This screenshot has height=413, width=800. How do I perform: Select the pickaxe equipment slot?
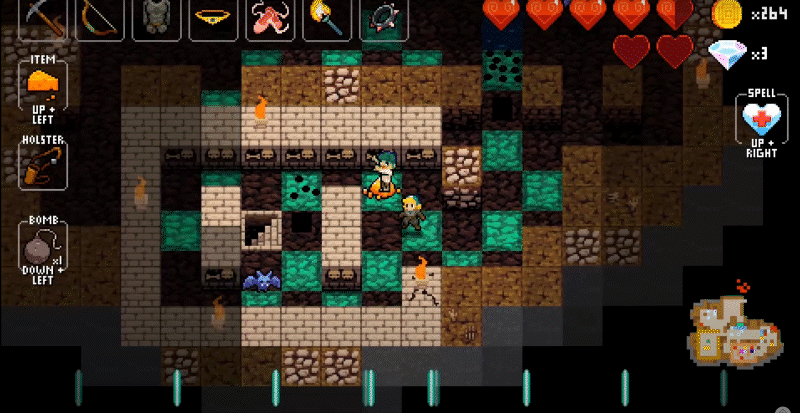pos(44,18)
